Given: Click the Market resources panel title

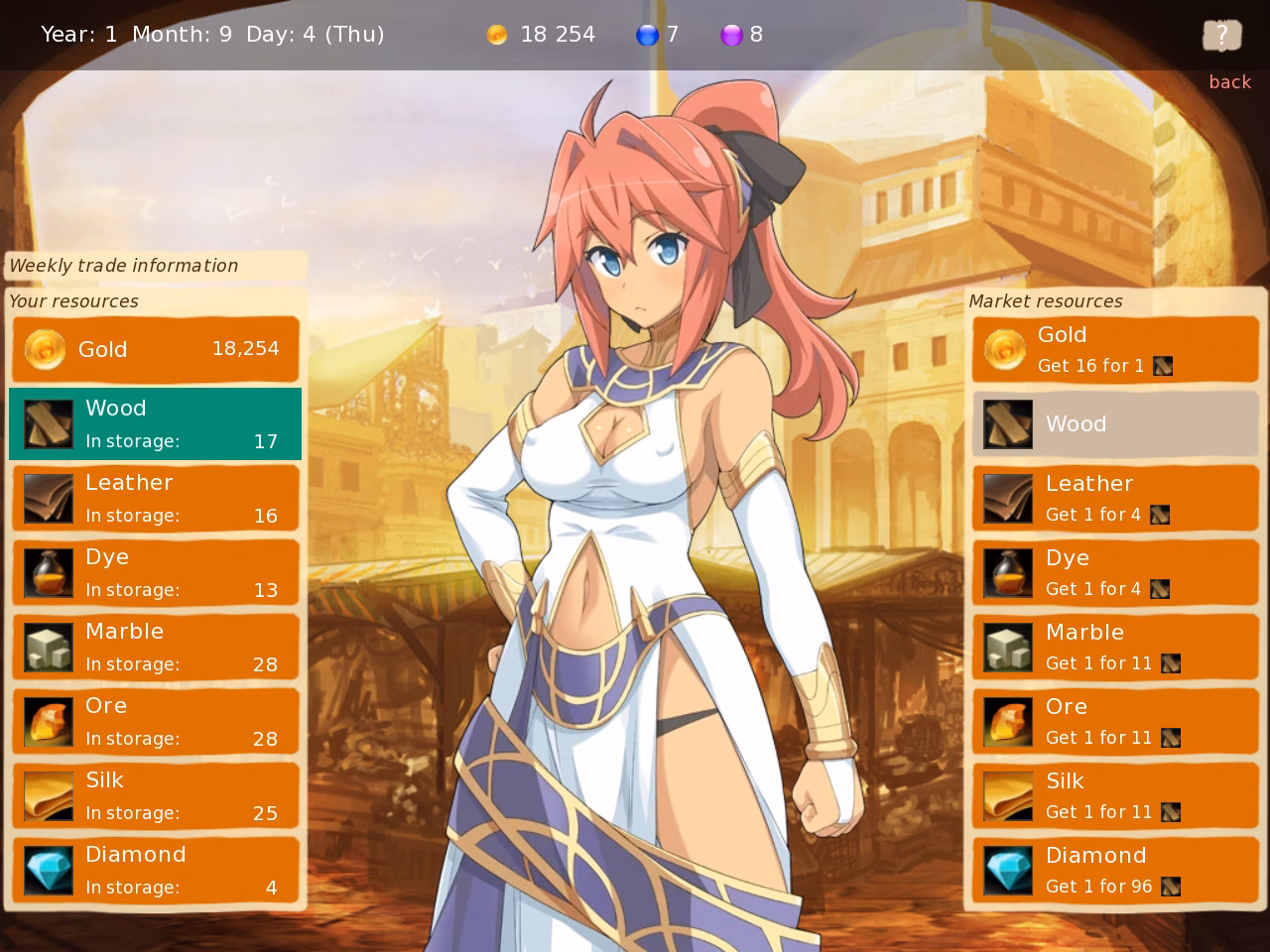Looking at the screenshot, I should tap(1046, 300).
